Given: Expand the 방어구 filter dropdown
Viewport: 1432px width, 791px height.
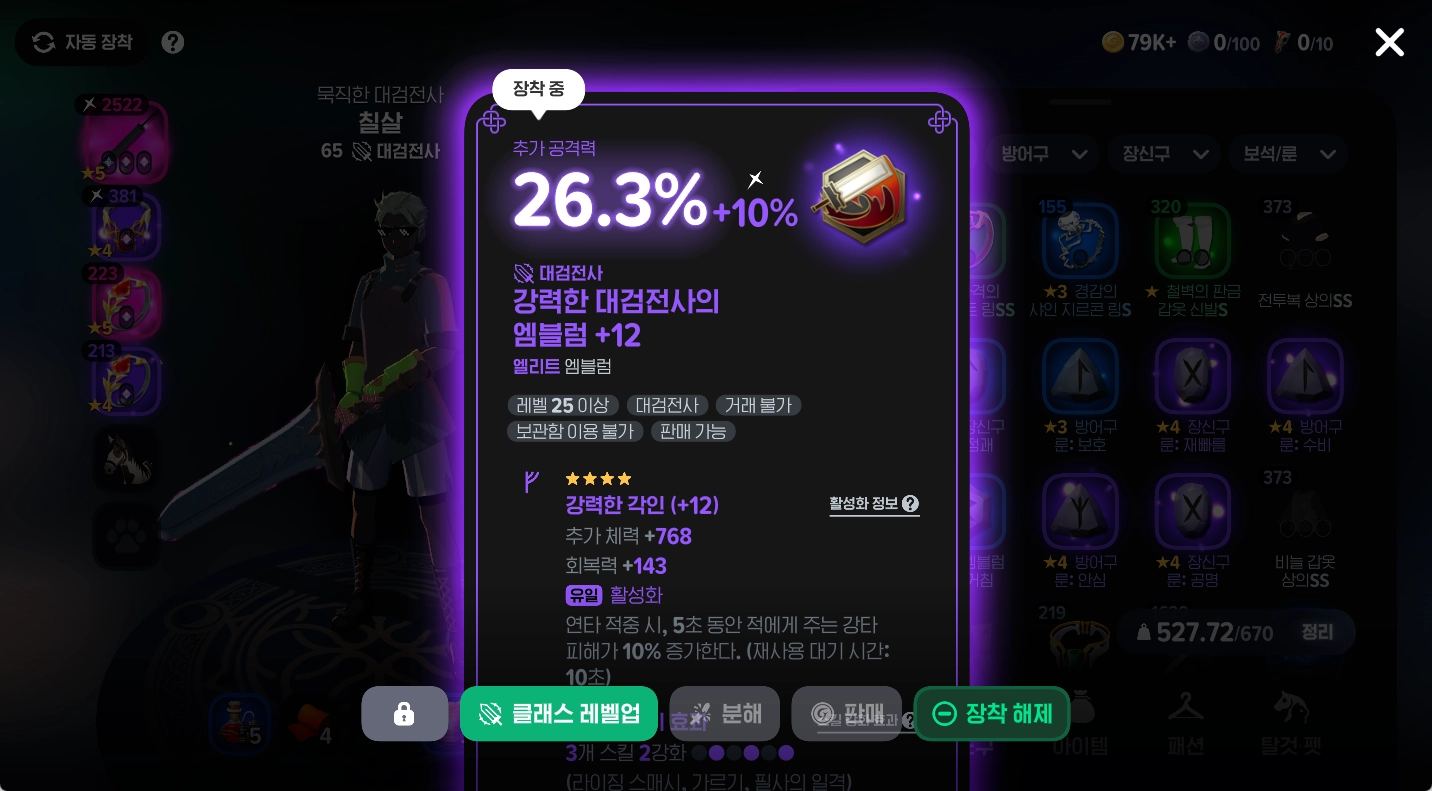Looking at the screenshot, I should click(x=1043, y=154).
